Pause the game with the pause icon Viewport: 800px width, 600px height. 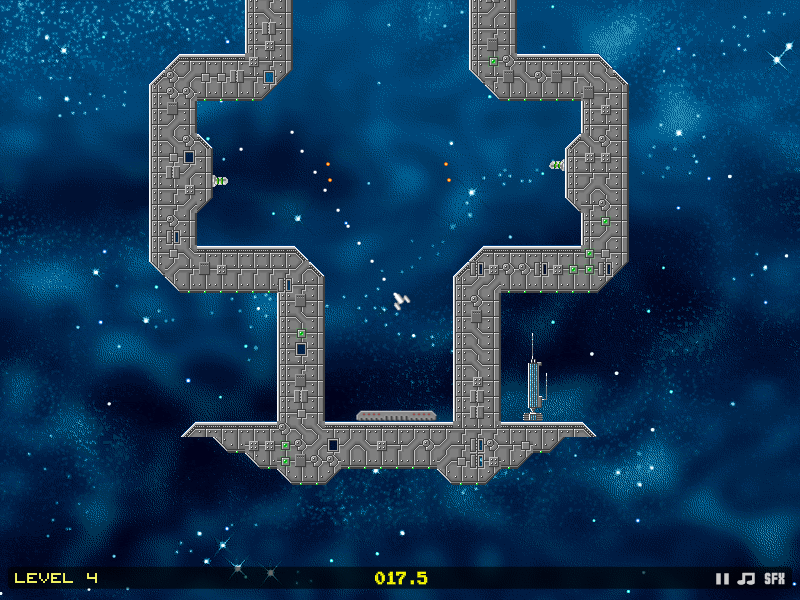(722, 578)
